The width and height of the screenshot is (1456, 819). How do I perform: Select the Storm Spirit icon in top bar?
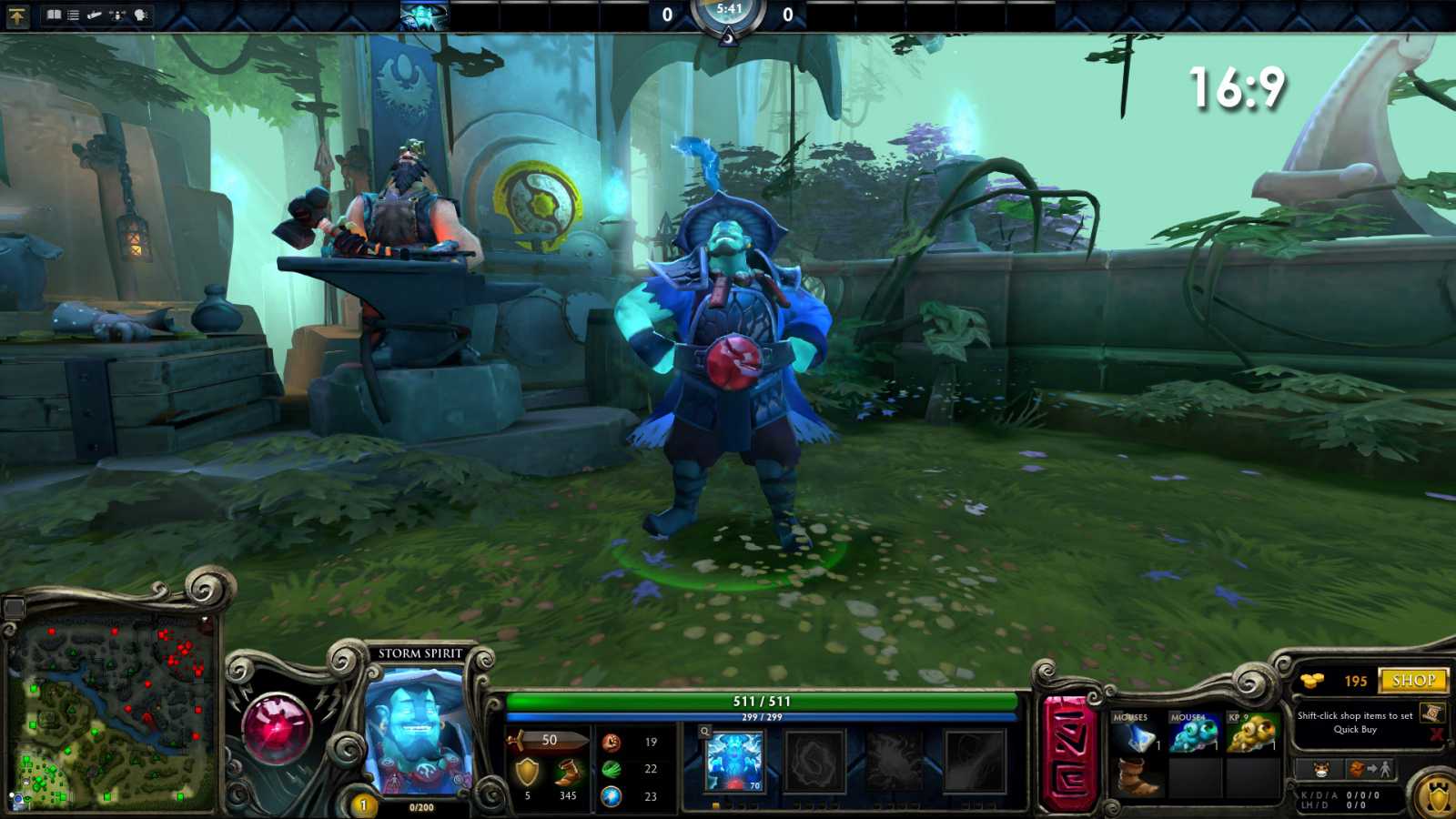pyautogui.click(x=424, y=16)
